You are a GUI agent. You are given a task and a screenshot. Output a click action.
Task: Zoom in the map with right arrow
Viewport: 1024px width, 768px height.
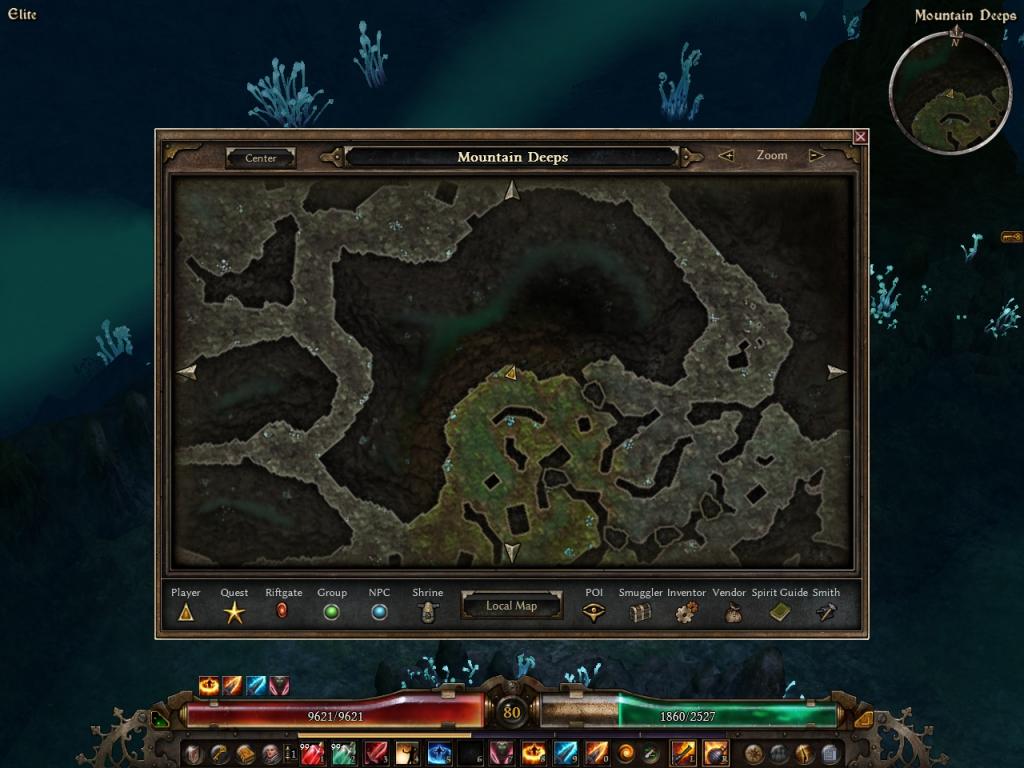point(816,156)
